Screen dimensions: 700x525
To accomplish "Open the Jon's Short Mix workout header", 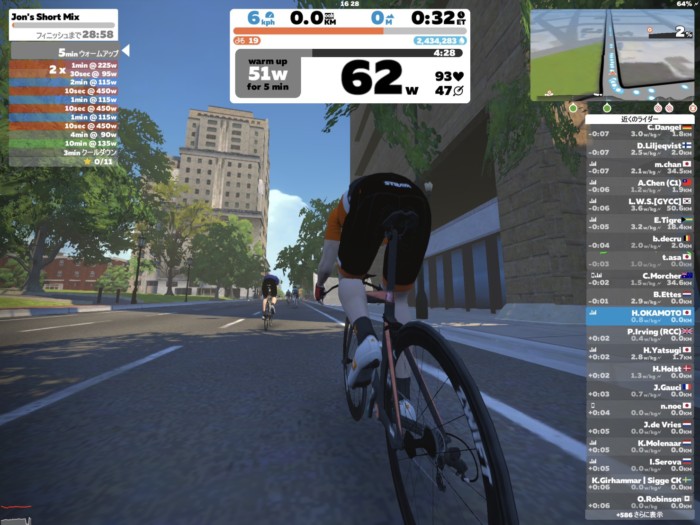I will [63, 25].
